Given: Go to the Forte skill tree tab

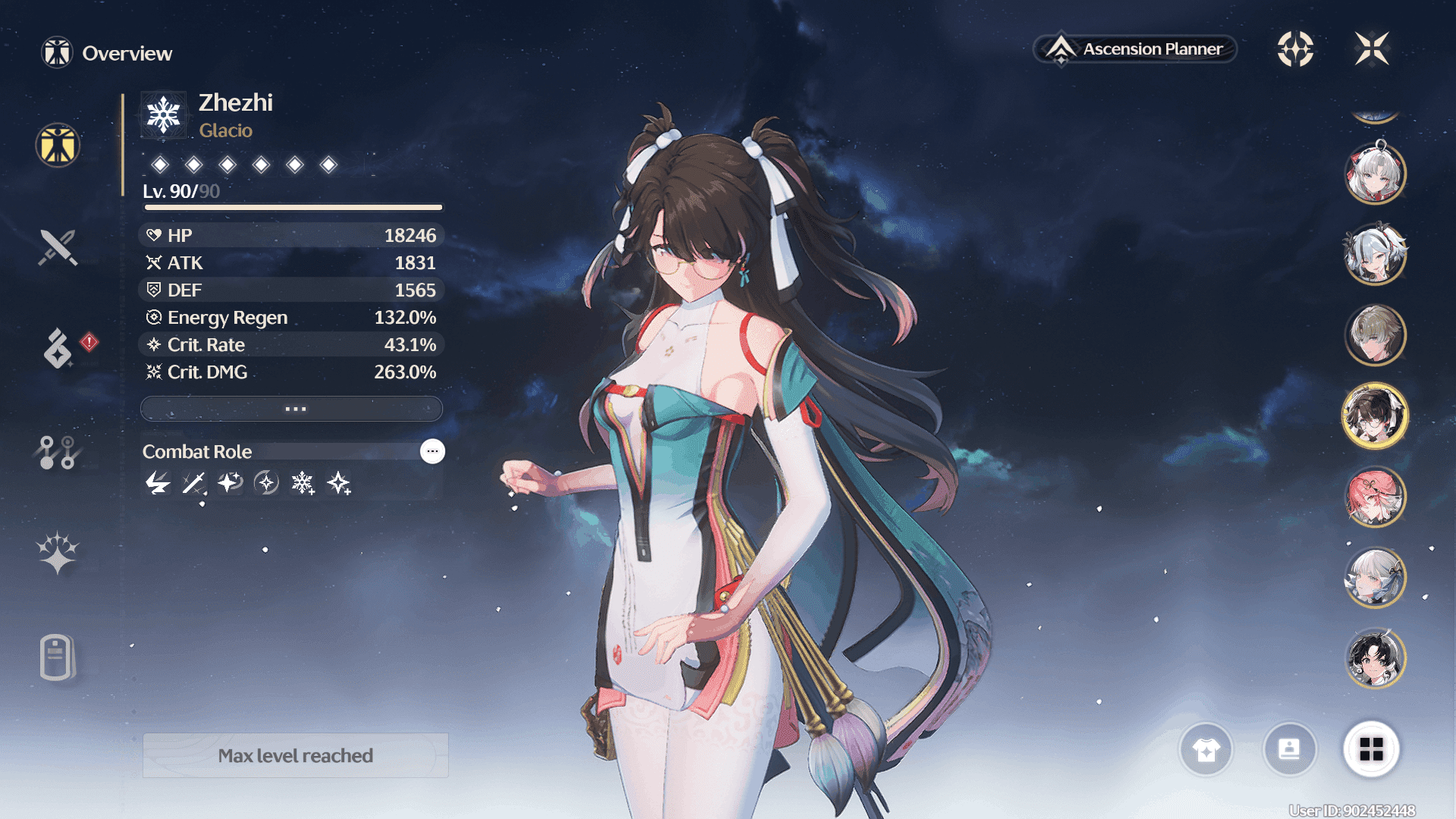Looking at the screenshot, I should tap(58, 453).
